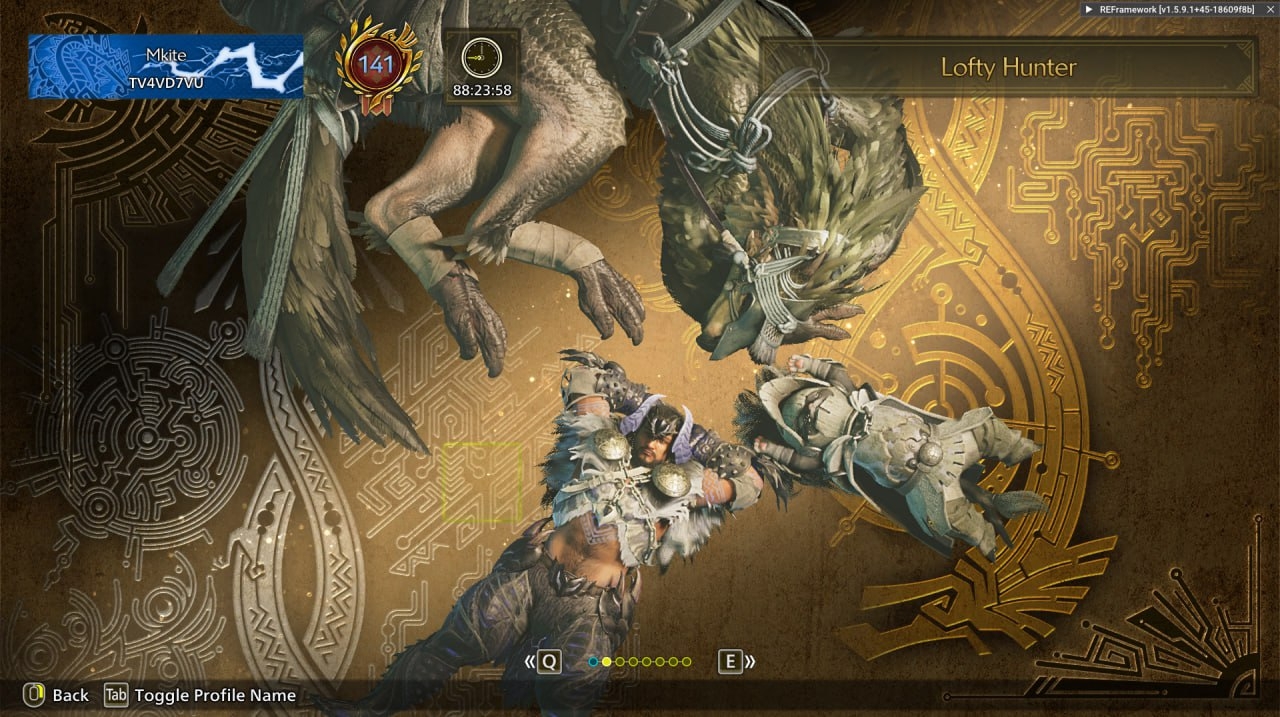The height and width of the screenshot is (717, 1280).
Task: Select the Lofty Hunter title banner
Action: [x=1008, y=68]
